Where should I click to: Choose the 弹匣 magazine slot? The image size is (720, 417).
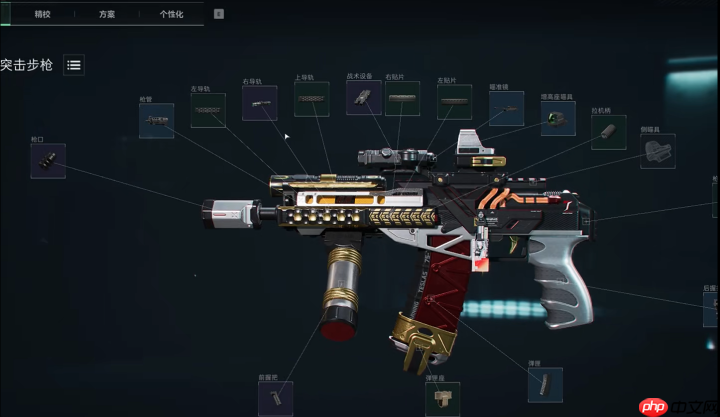(545, 384)
